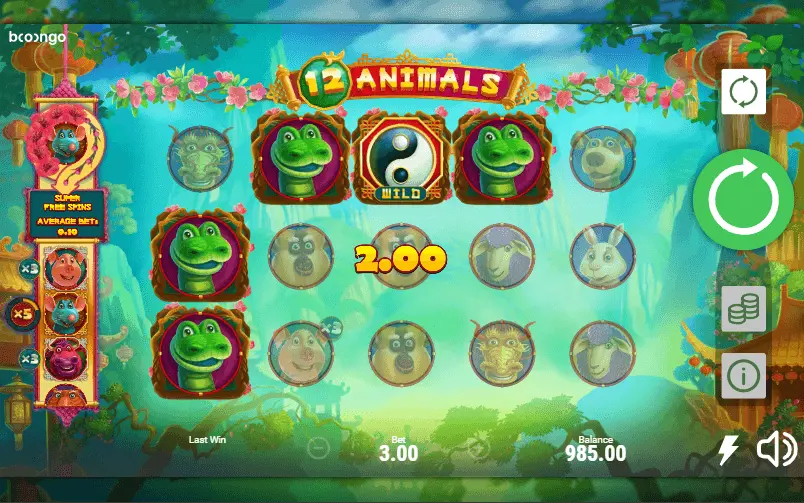Decrease the bet with the minus button
The height and width of the screenshot is (503, 804).
318,447
